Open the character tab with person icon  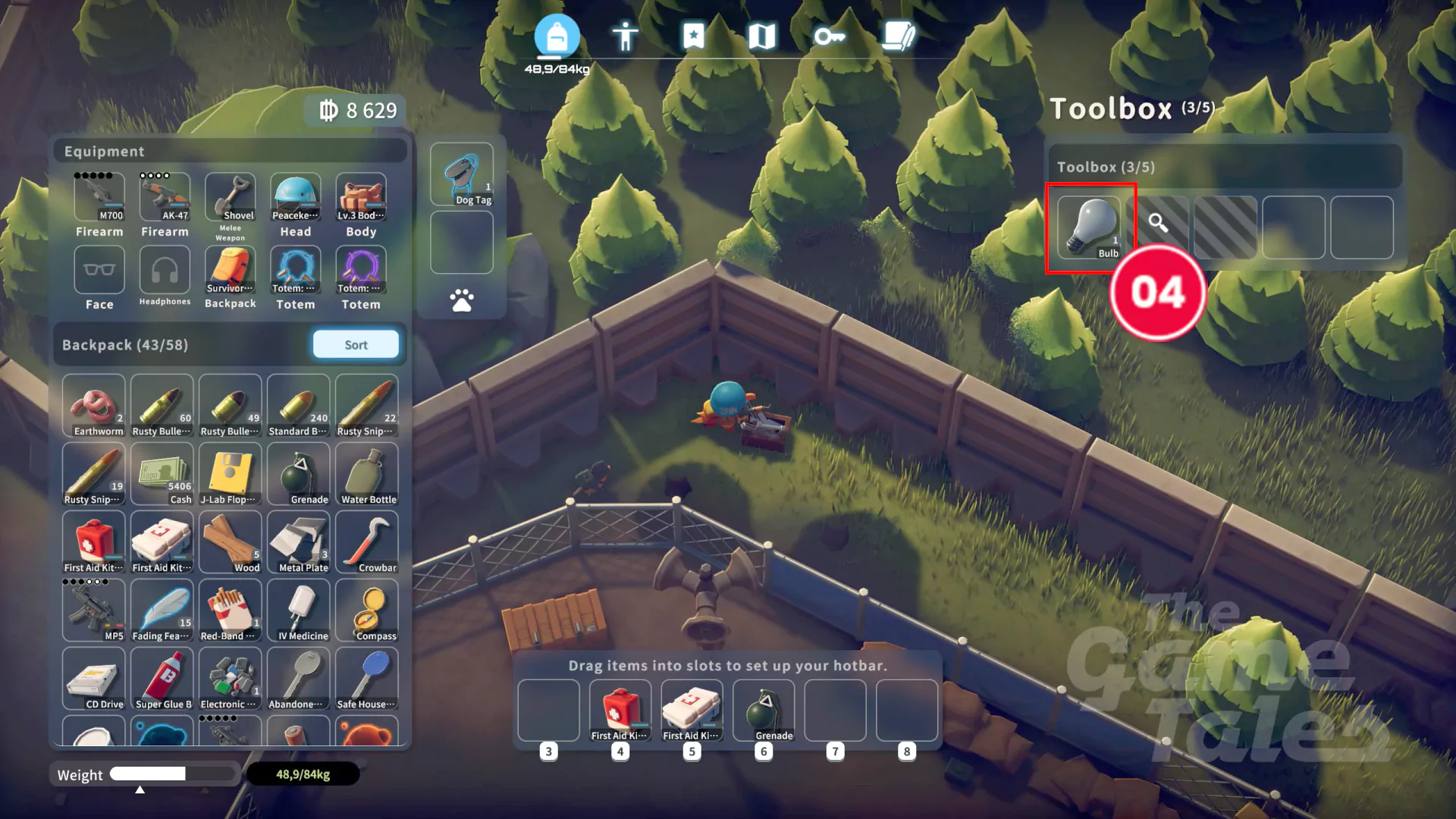[625, 36]
